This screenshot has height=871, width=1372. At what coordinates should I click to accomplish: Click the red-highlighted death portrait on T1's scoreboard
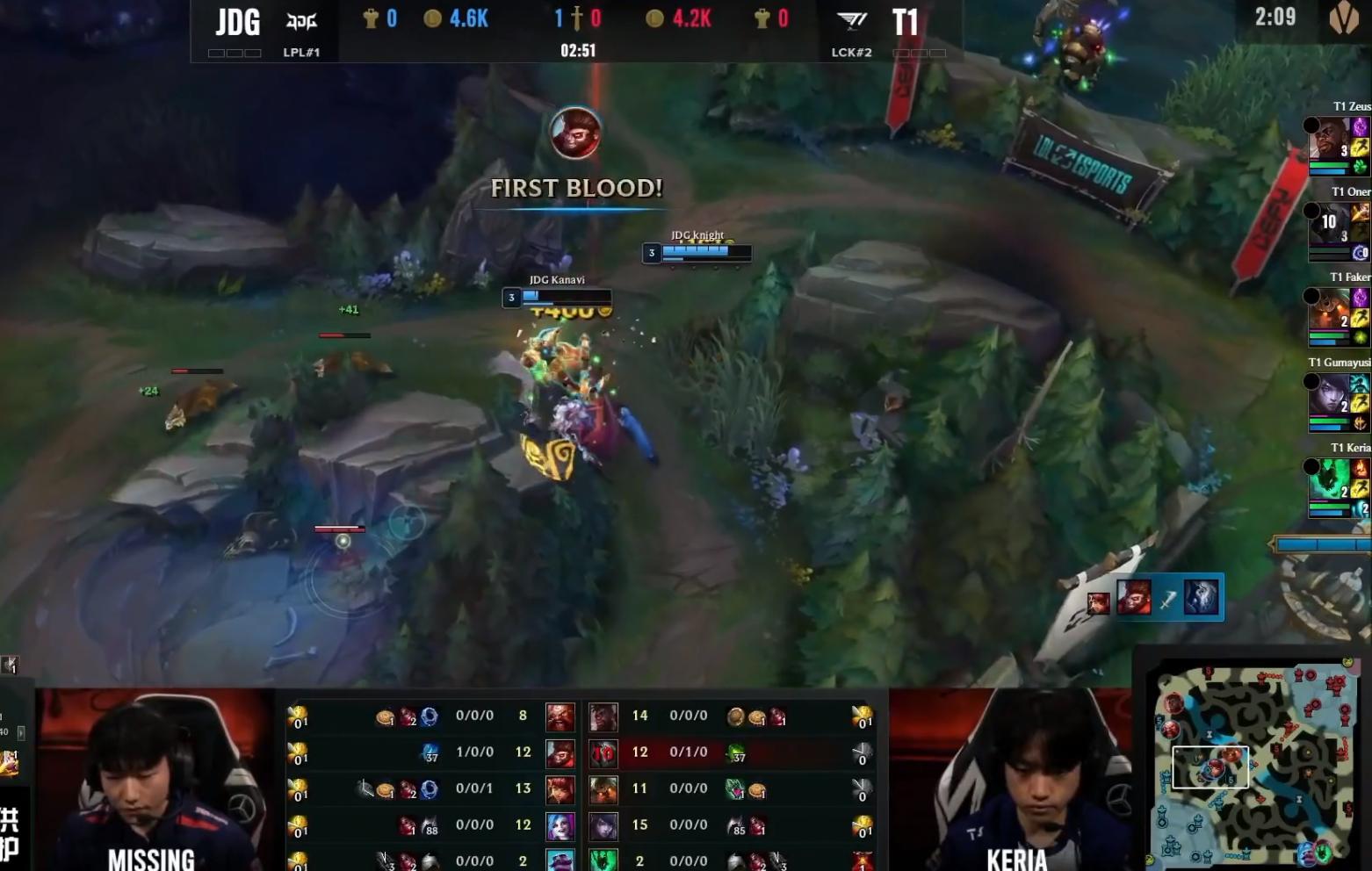(604, 752)
